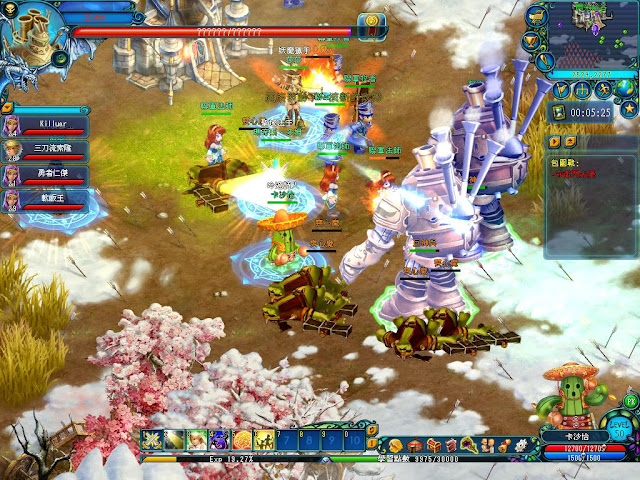Activate the blonde character portrait skill
This screenshot has height=480, width=640.
pos(197,440)
